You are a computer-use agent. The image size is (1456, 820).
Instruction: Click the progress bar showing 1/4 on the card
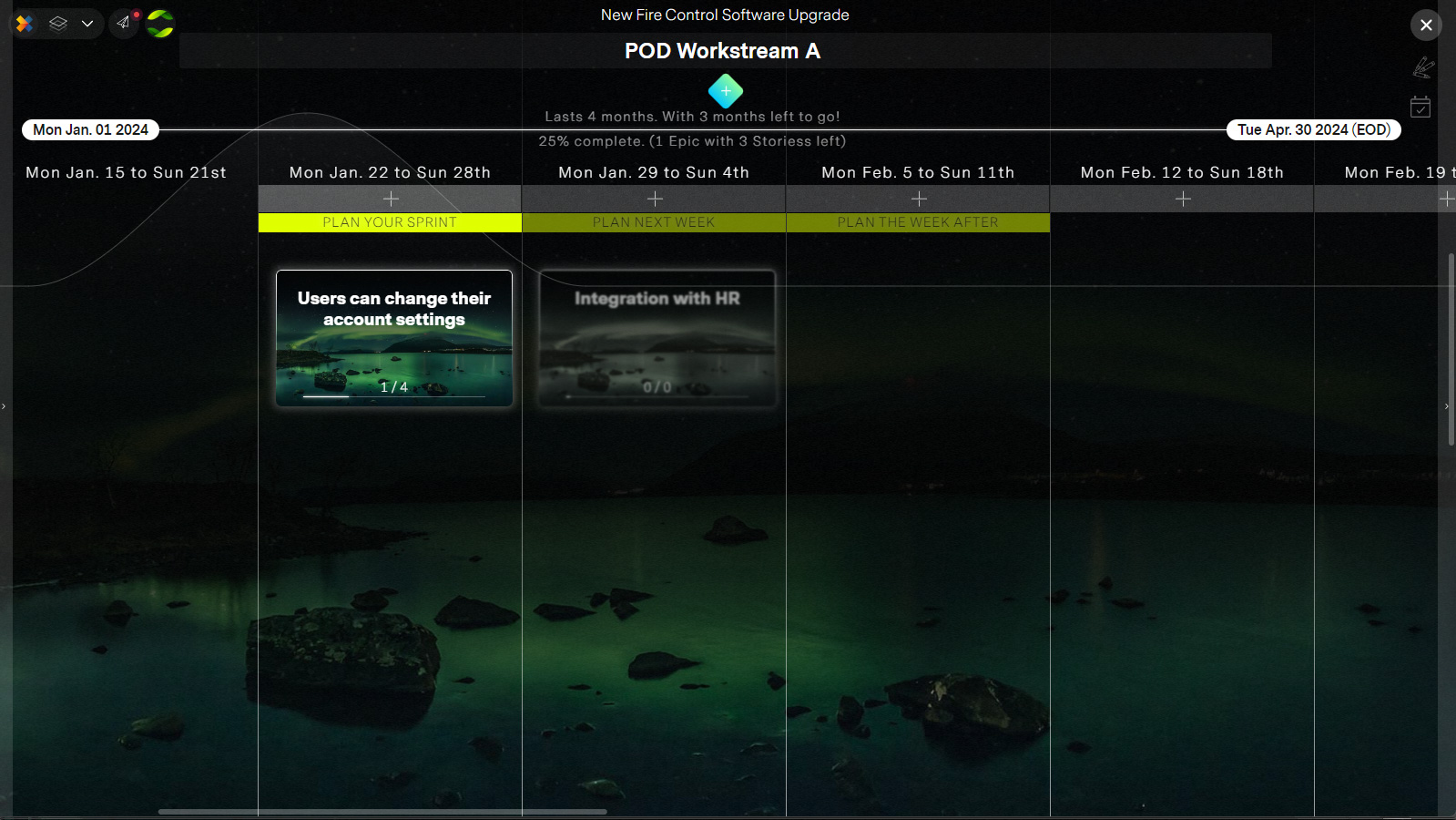393,397
